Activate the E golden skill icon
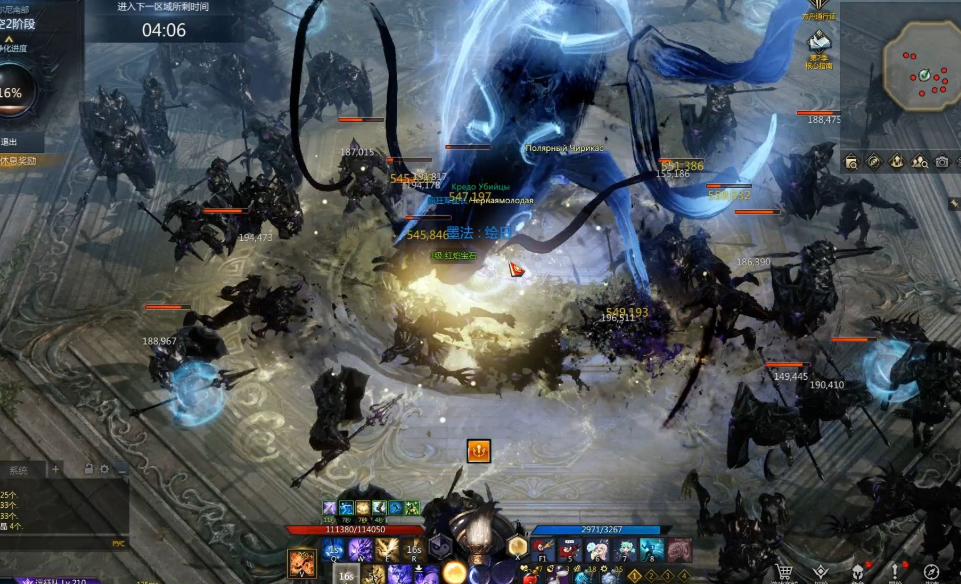961x584 pixels. pos(387,550)
